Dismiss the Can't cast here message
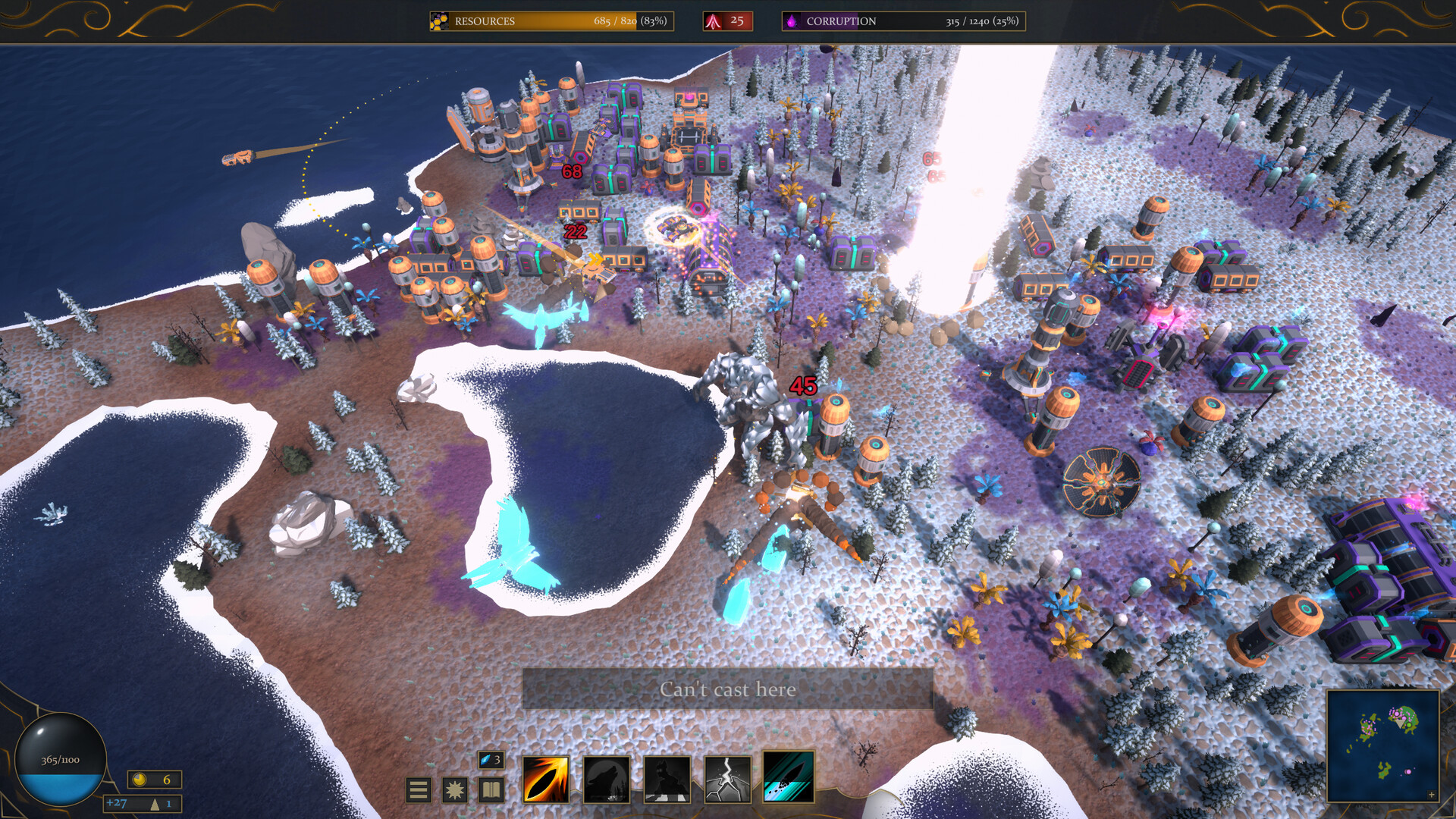Screen dimensions: 1456x819 (729, 689)
